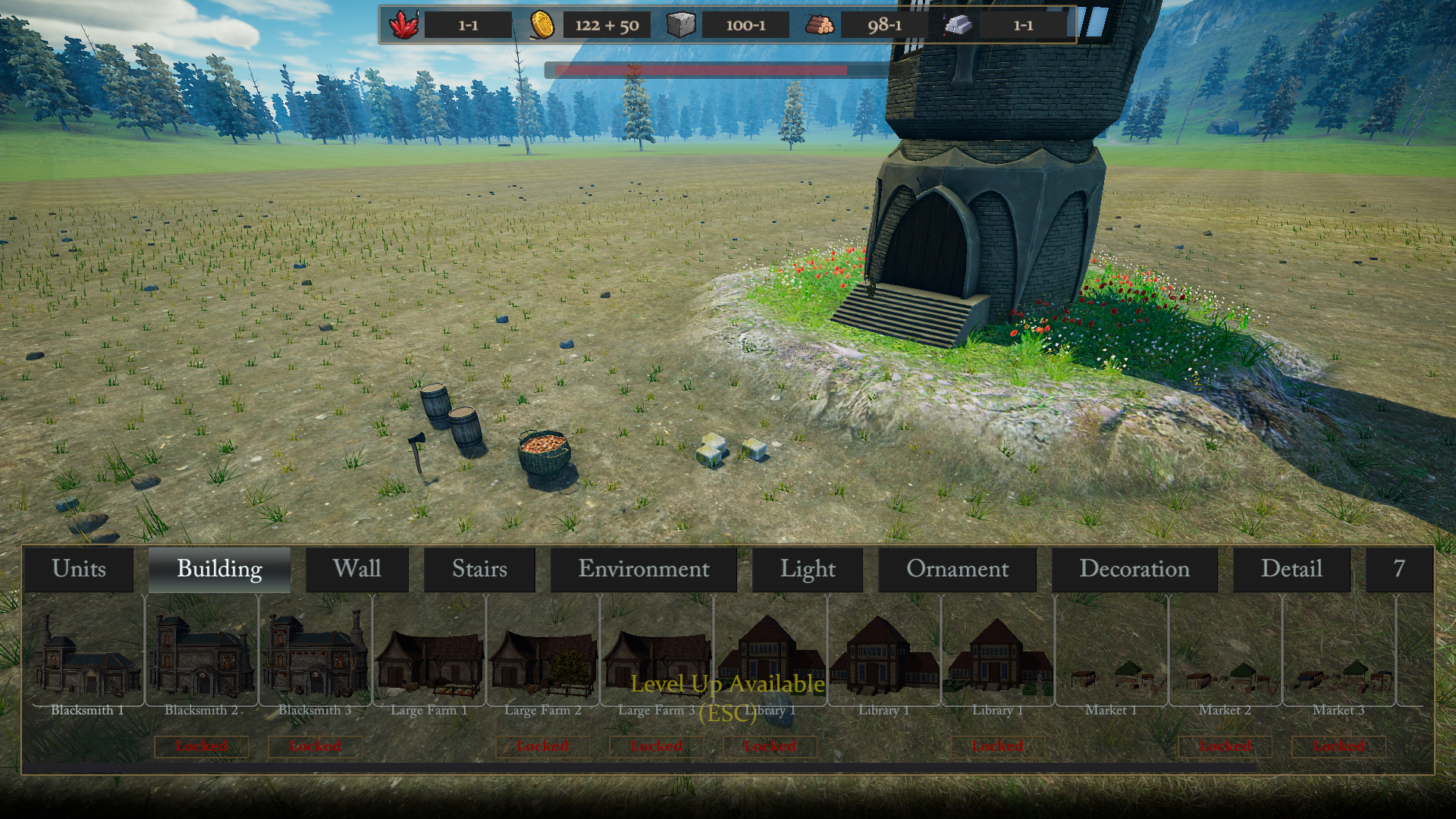View the Decoration category
Viewport: 1456px width, 819px height.
(1134, 569)
